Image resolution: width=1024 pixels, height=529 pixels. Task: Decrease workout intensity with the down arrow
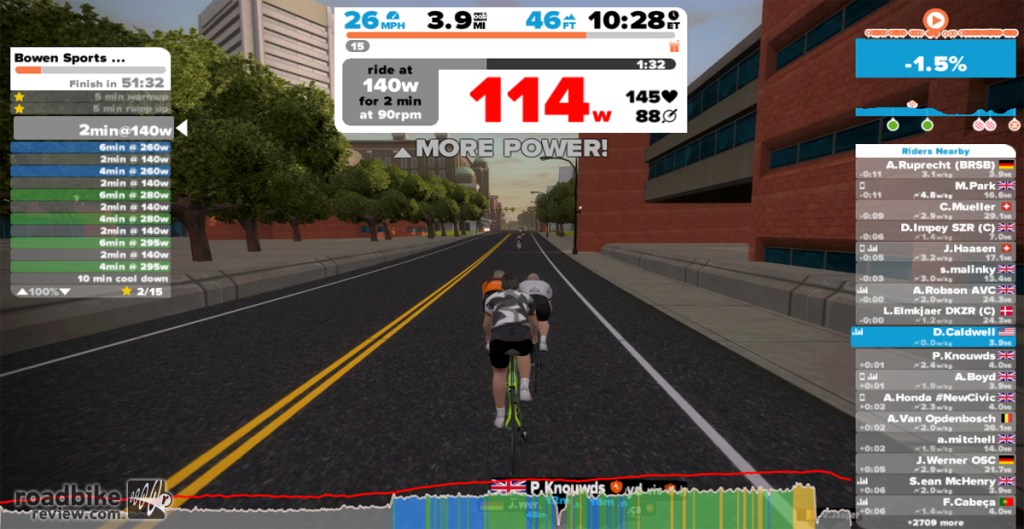pyautogui.click(x=65, y=291)
